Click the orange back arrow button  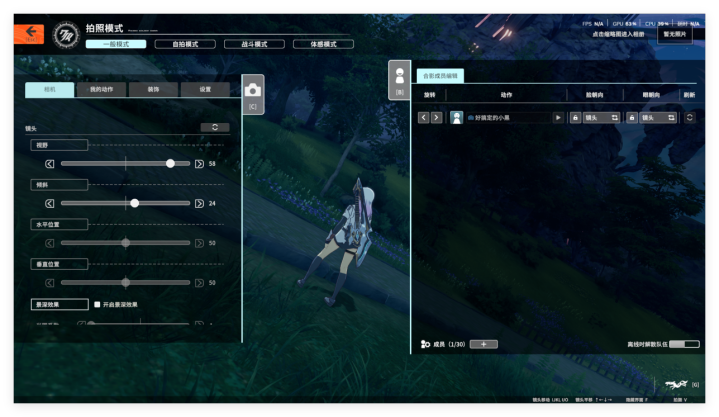pyautogui.click(x=29, y=33)
